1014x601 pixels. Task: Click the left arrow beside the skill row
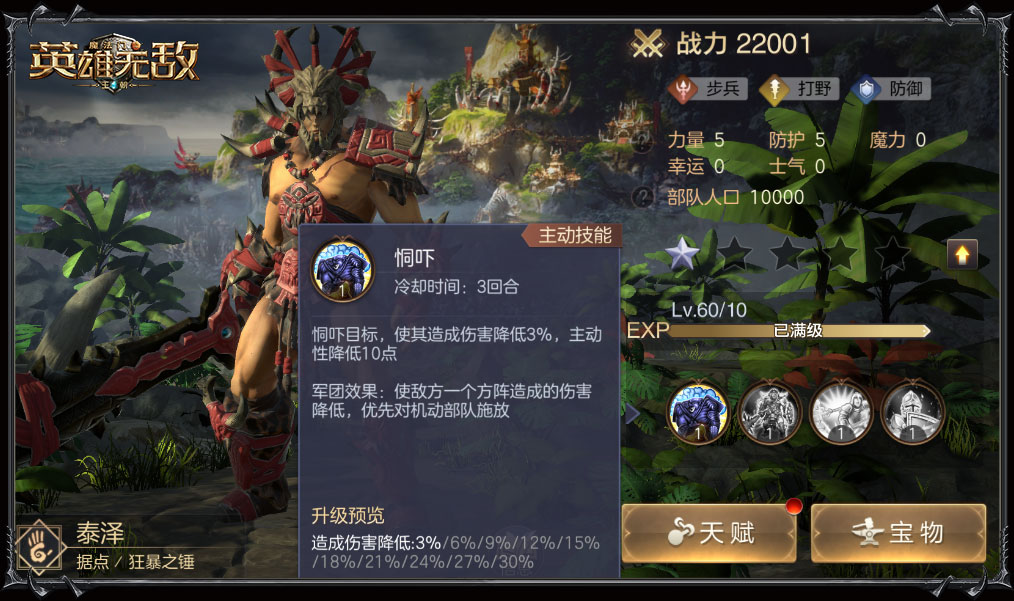coord(631,412)
